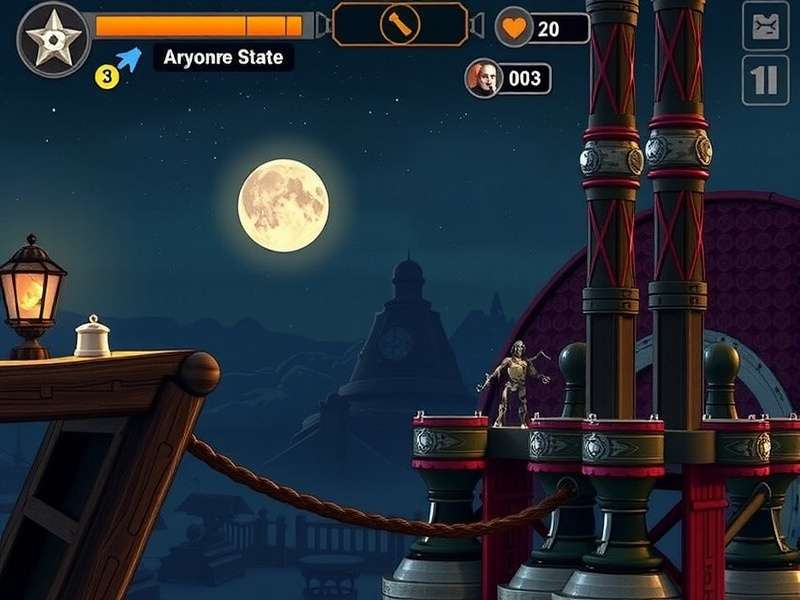This screenshot has width=800, height=600.
Task: Select the character portrait icon
Action: pos(483,78)
